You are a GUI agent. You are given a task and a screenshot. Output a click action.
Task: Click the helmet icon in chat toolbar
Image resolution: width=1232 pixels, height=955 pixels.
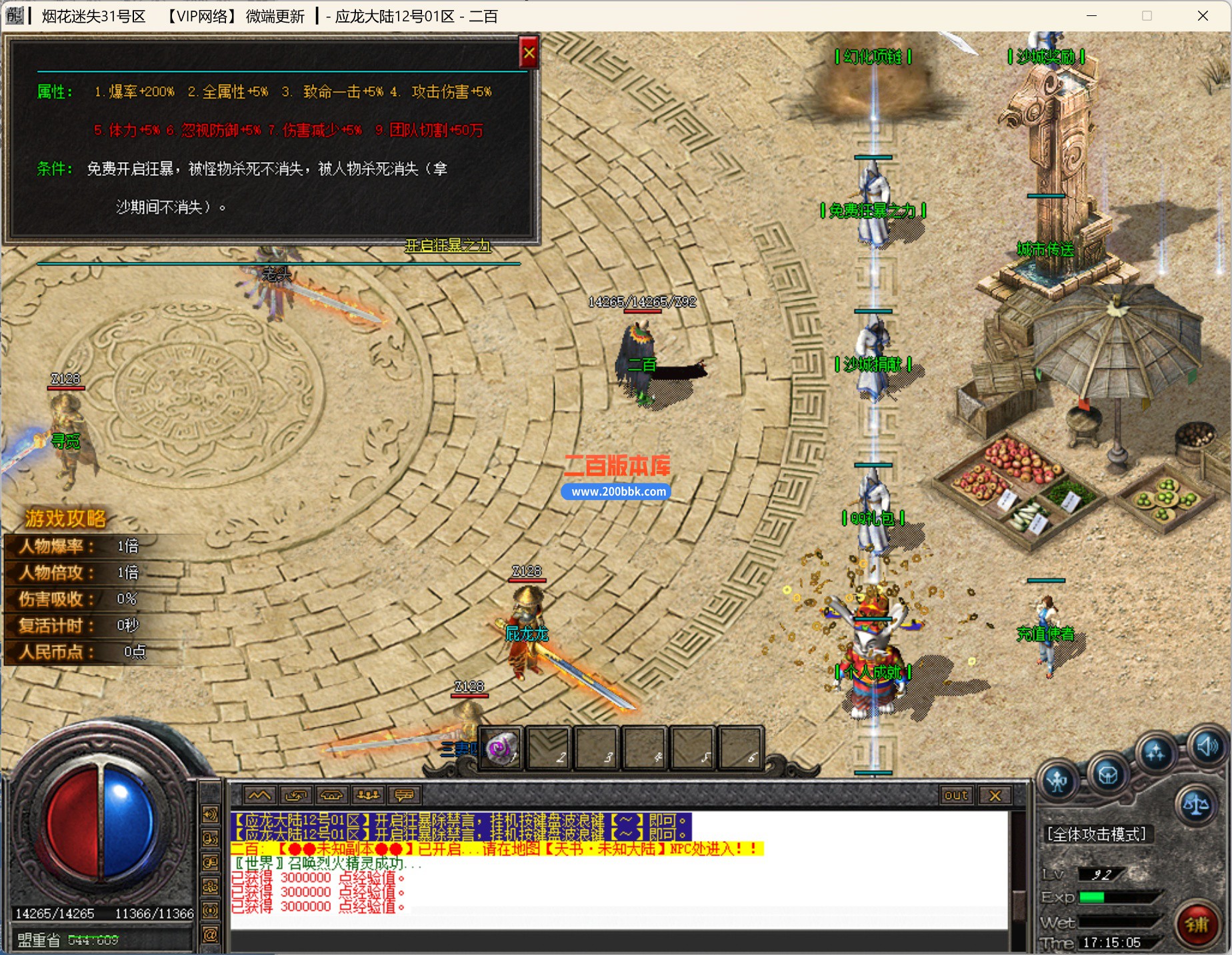click(x=332, y=795)
